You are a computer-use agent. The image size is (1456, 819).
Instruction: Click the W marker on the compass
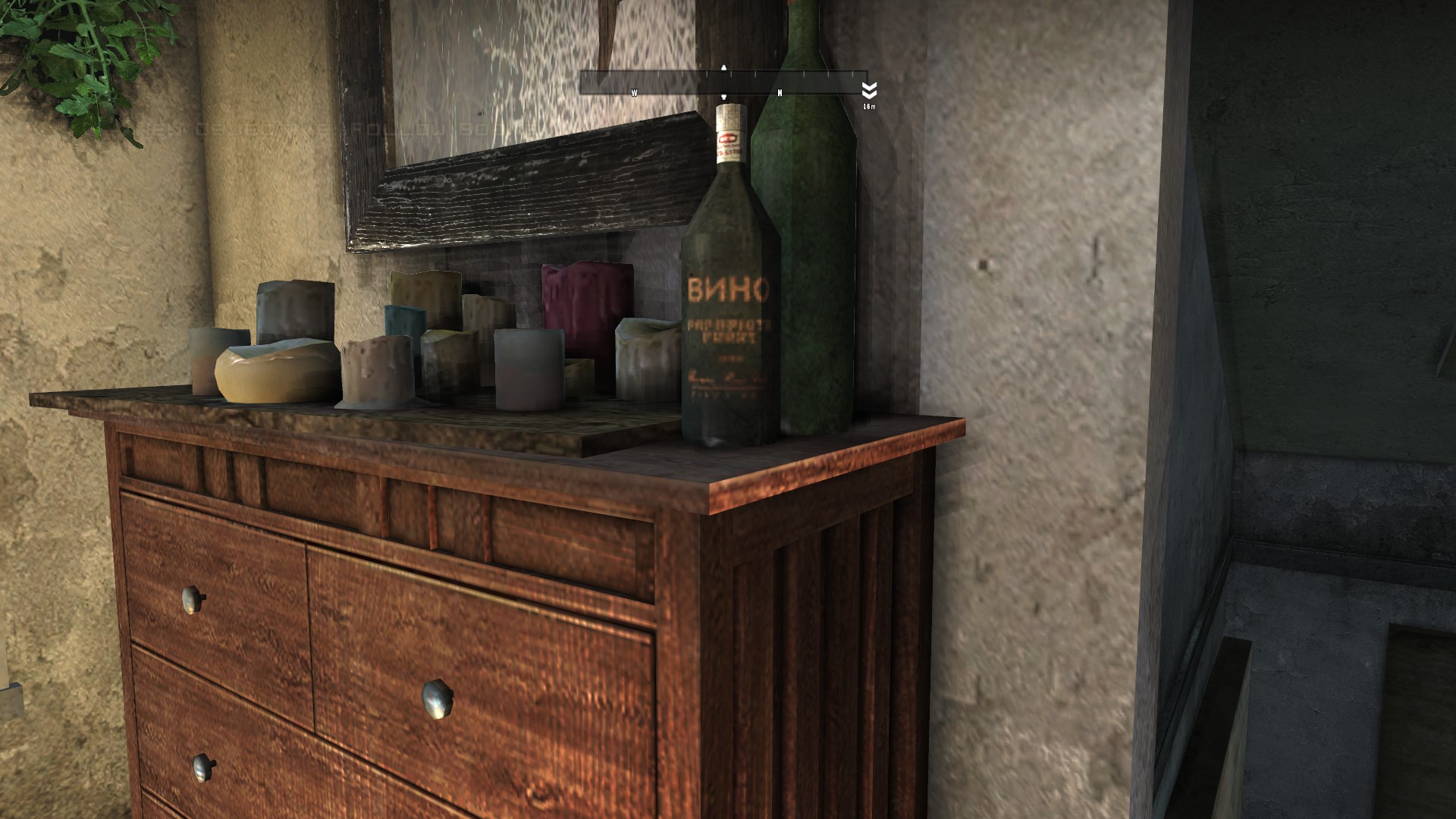pos(635,93)
